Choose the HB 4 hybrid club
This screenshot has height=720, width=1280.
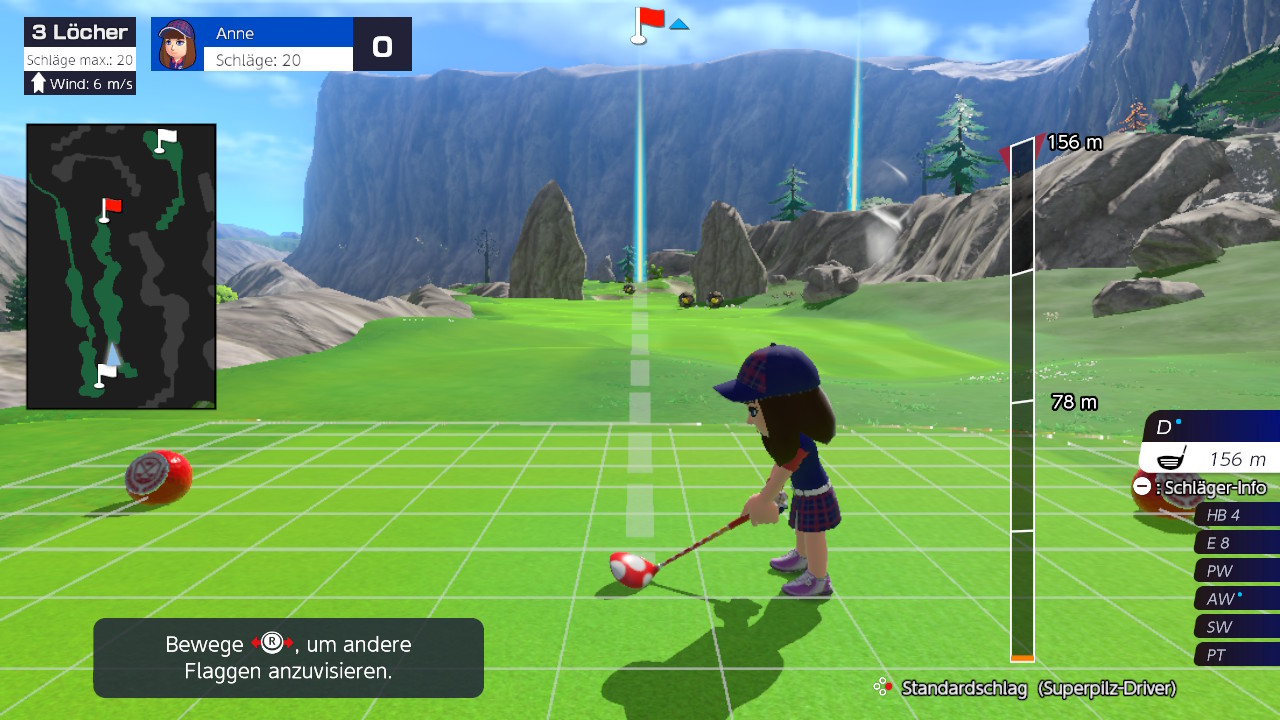coord(1236,515)
